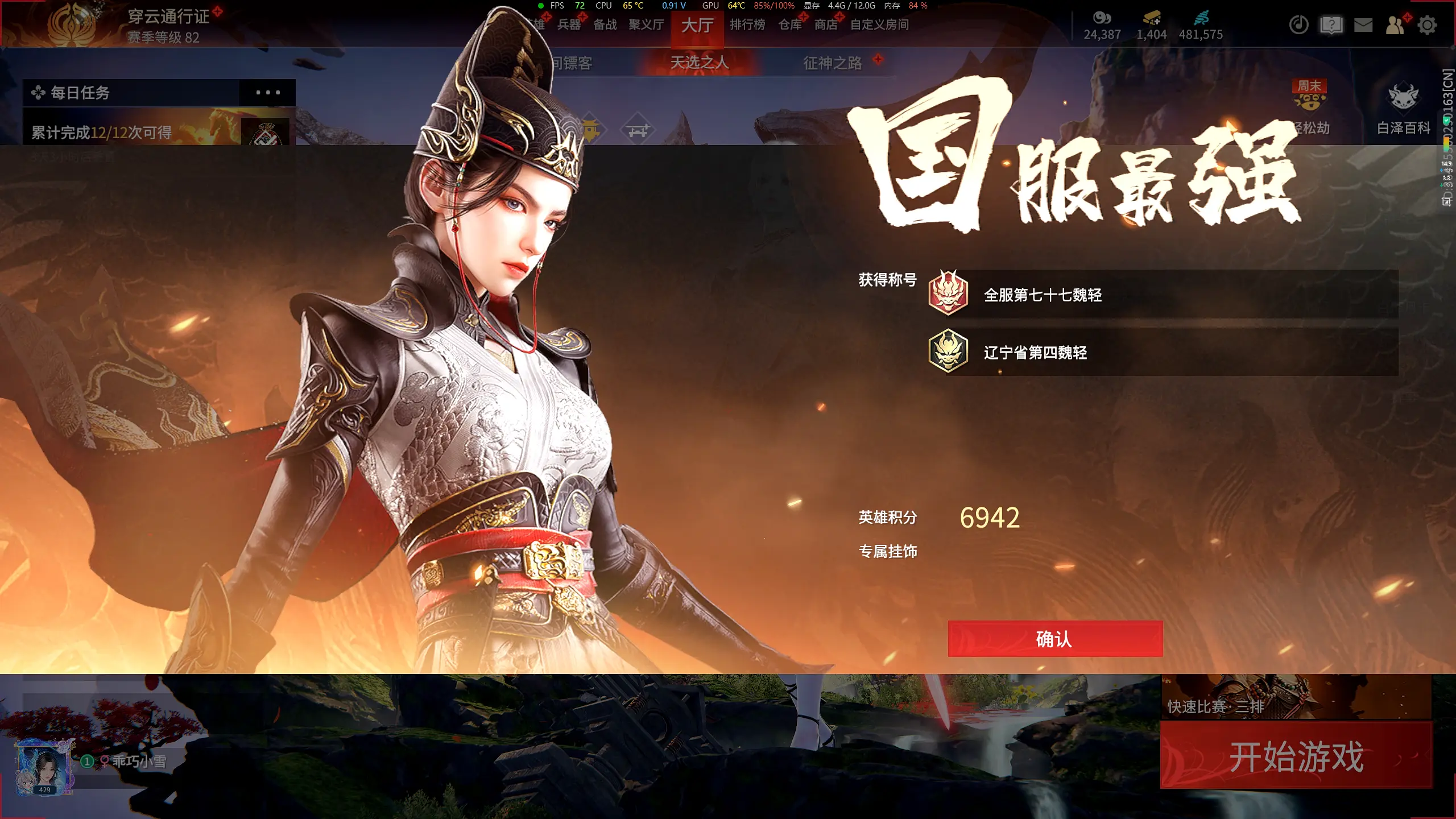
Task: Open the friends list icon
Action: 1395,24
